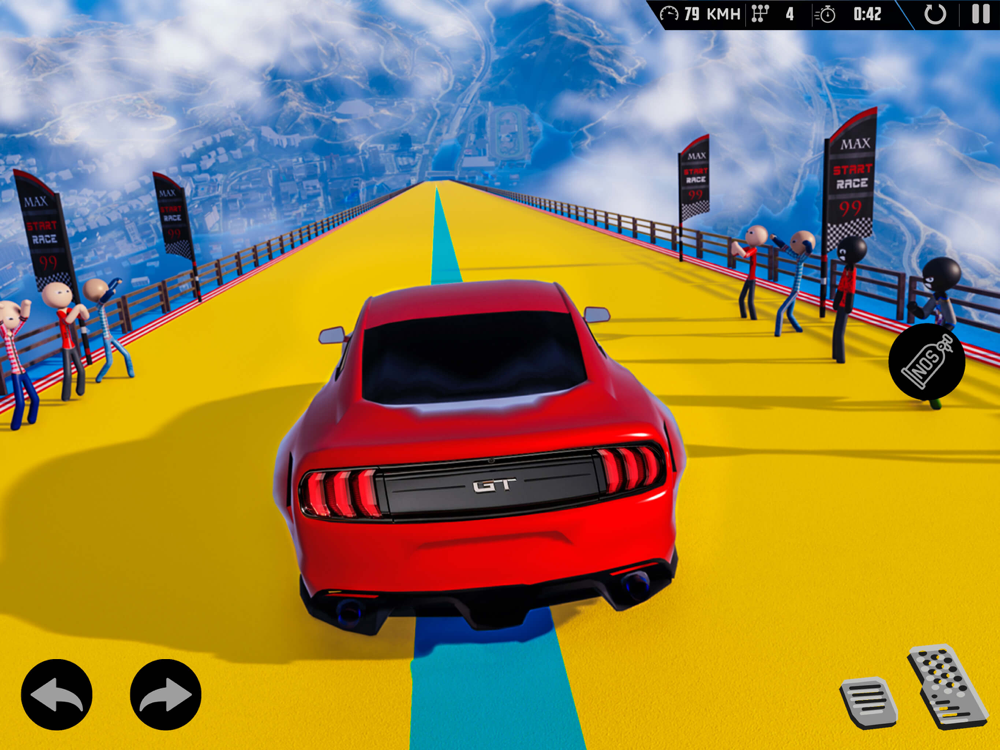The width and height of the screenshot is (1000, 750).
Task: Tap the accelerator pedal
Action: click(x=946, y=685)
